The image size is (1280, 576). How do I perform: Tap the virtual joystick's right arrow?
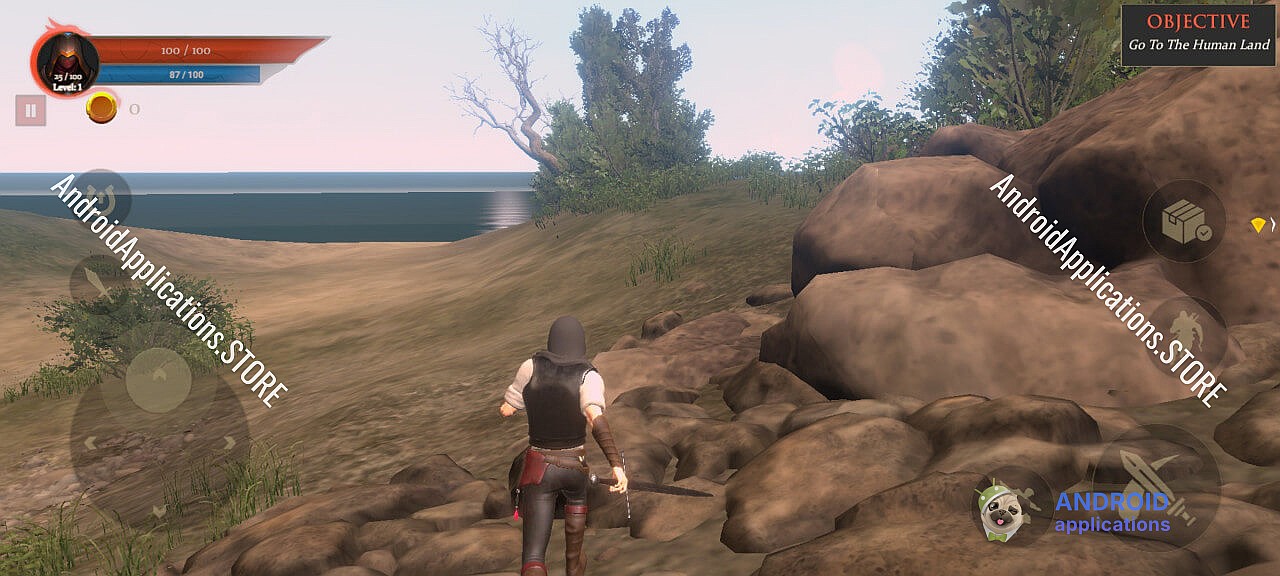click(x=230, y=443)
